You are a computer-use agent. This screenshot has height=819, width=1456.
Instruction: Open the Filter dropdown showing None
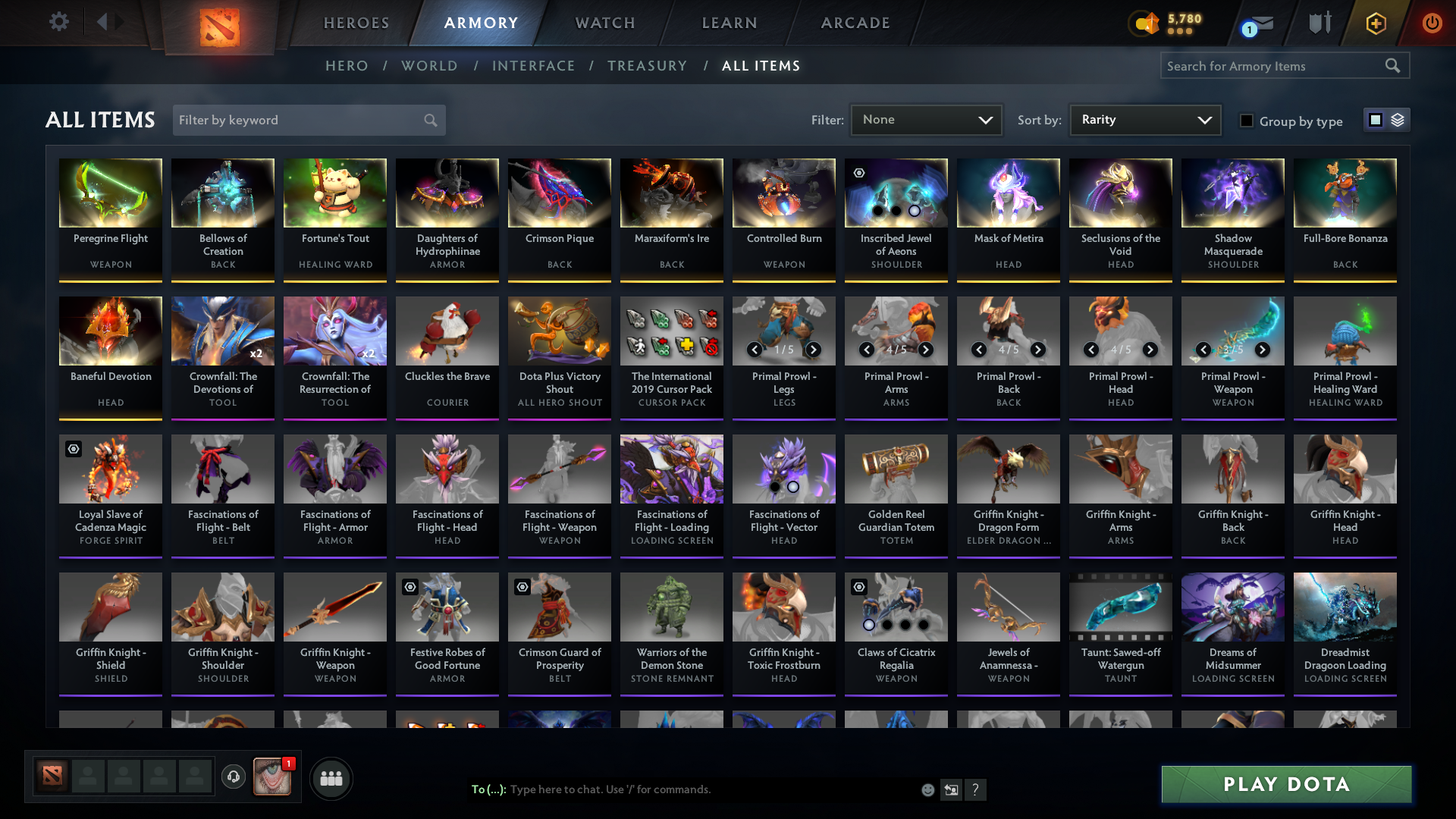926,120
